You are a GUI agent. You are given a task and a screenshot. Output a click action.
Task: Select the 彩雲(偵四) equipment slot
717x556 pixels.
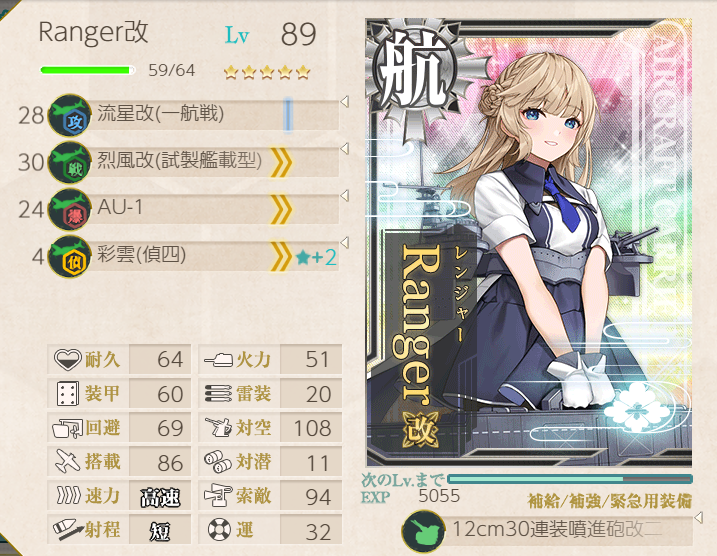point(190,257)
